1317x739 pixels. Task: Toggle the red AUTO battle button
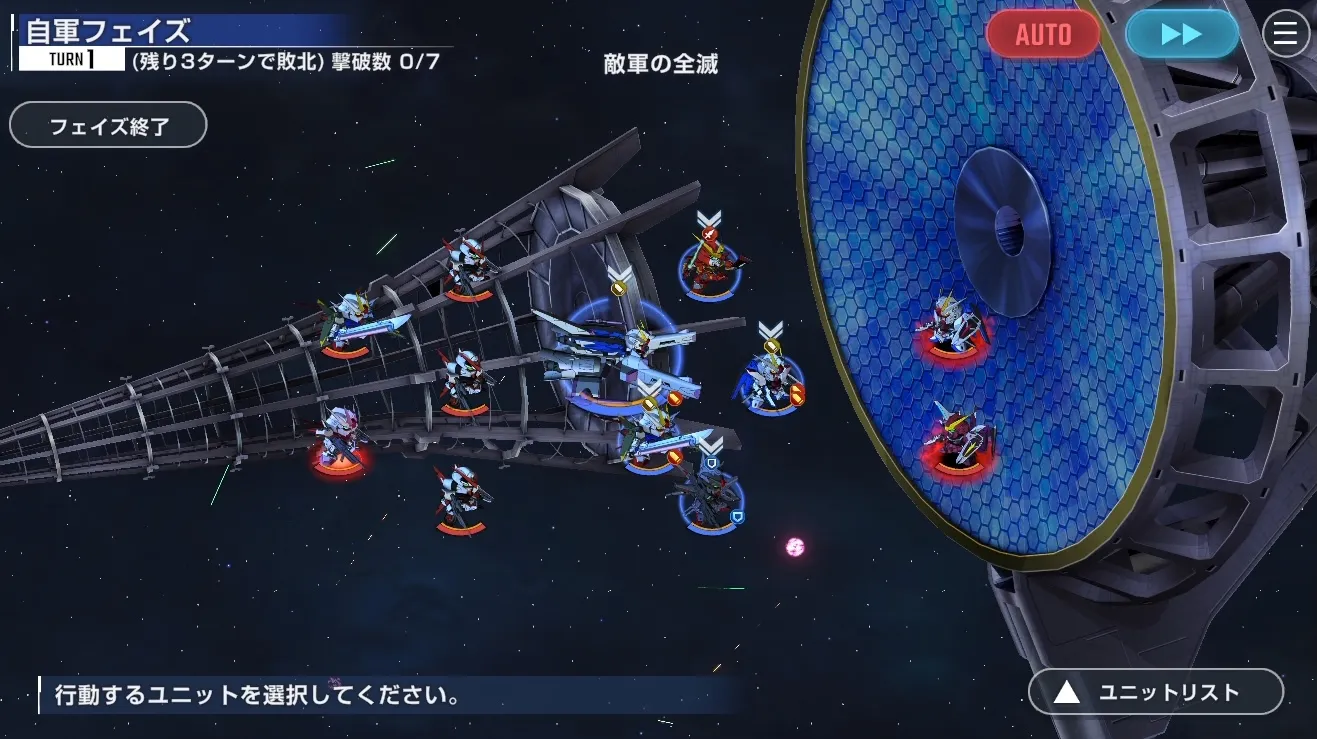pos(1043,34)
